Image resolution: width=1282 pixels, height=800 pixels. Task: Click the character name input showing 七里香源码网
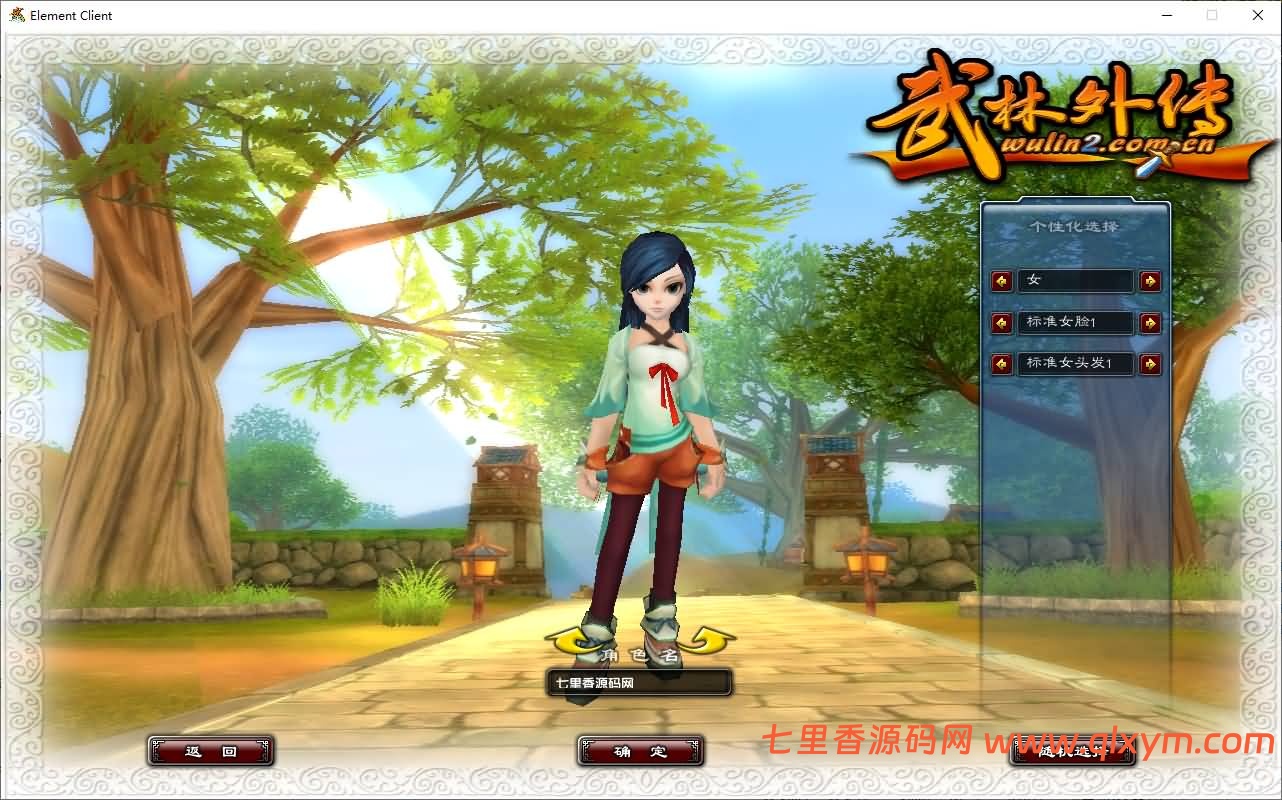639,682
